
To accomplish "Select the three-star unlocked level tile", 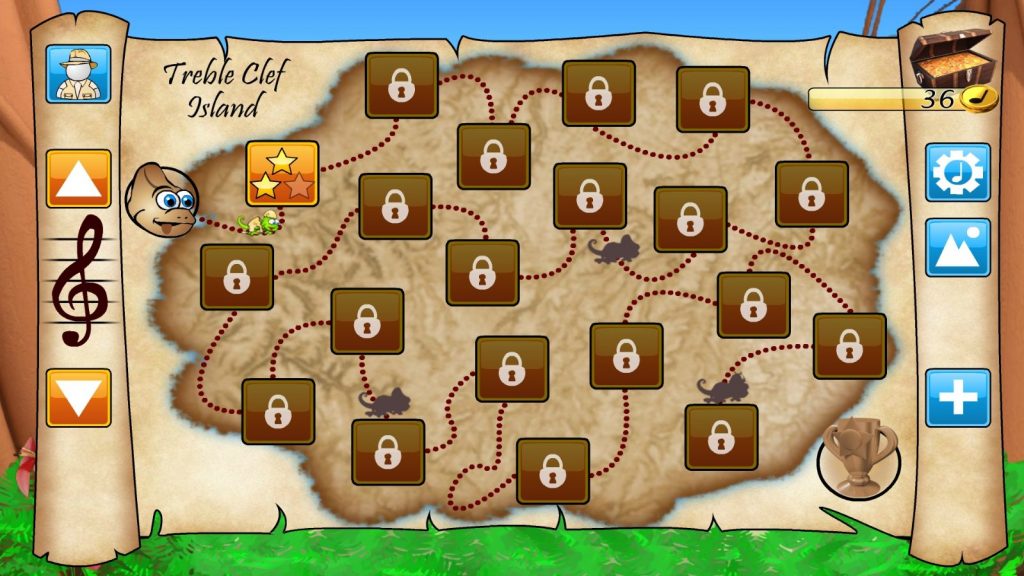I will tap(282, 173).
